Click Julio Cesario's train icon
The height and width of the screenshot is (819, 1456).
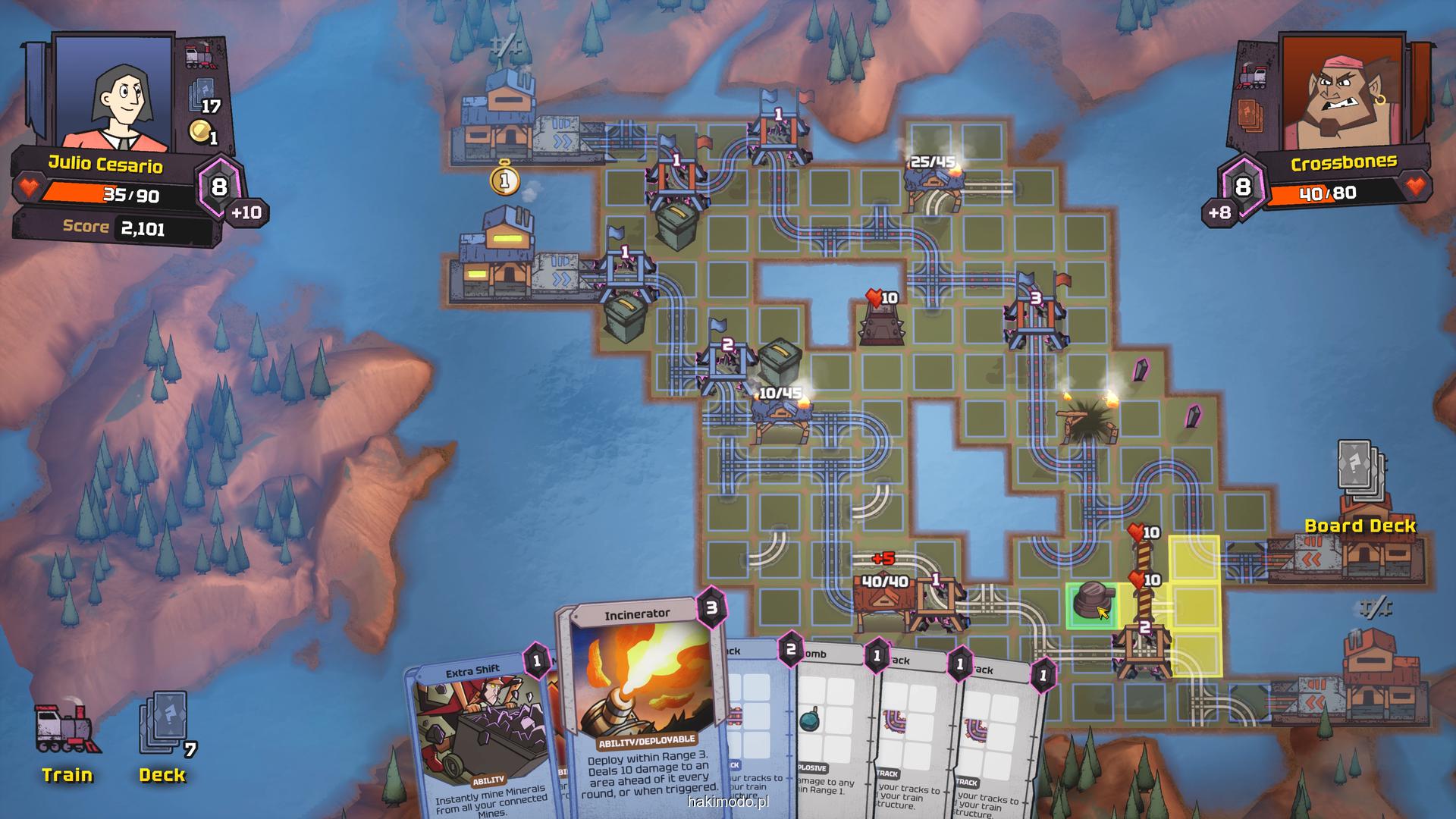200,57
